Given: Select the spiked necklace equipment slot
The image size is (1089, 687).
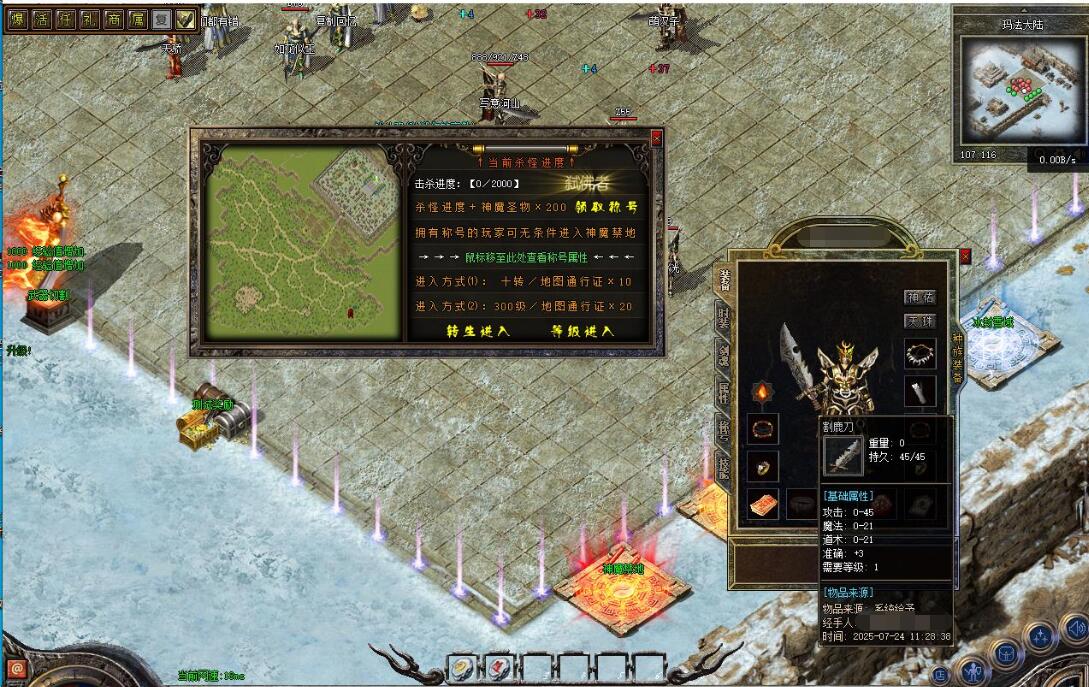Looking at the screenshot, I should point(919,353).
